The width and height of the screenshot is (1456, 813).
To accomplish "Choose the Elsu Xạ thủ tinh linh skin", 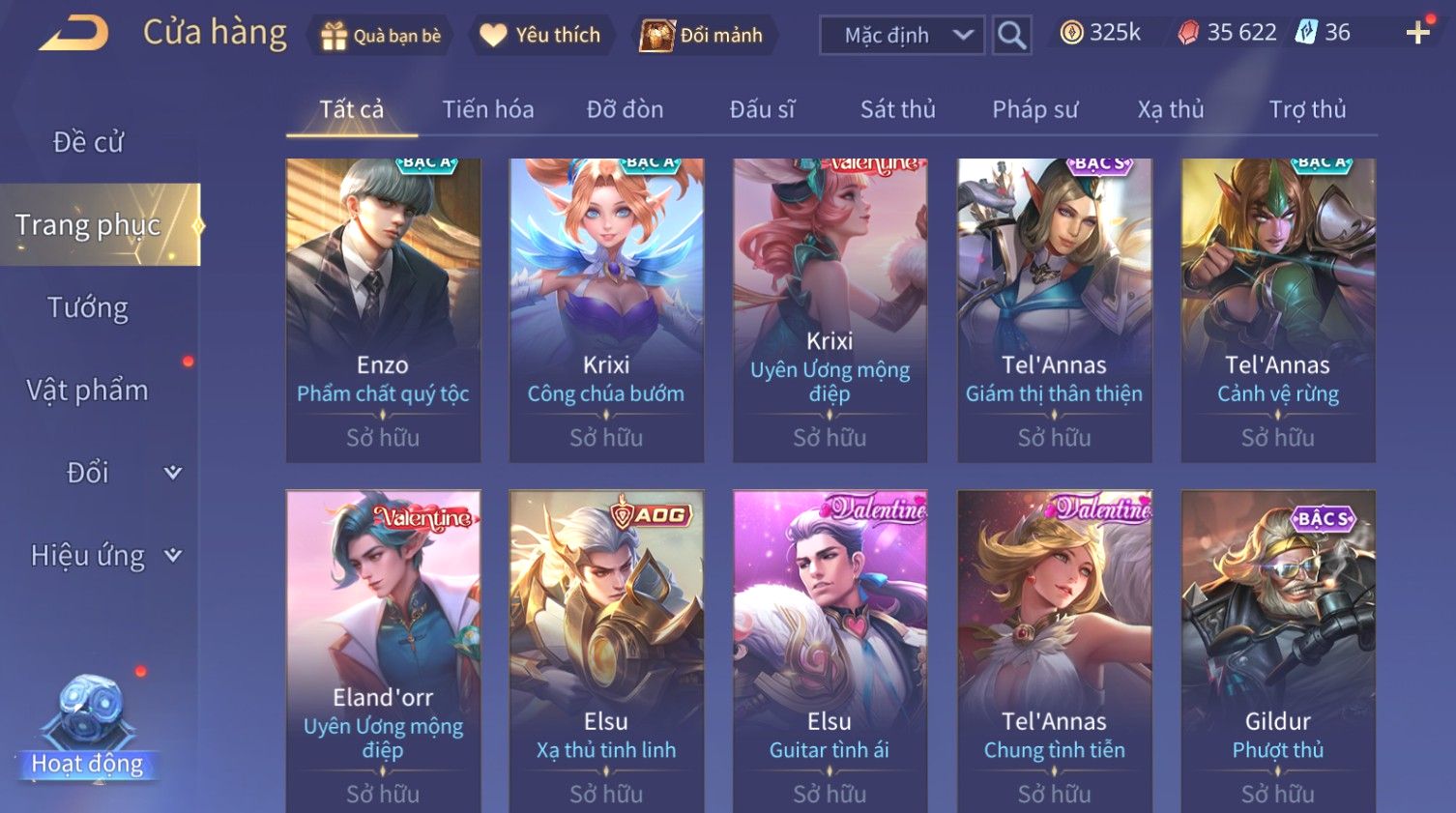I will (606, 650).
